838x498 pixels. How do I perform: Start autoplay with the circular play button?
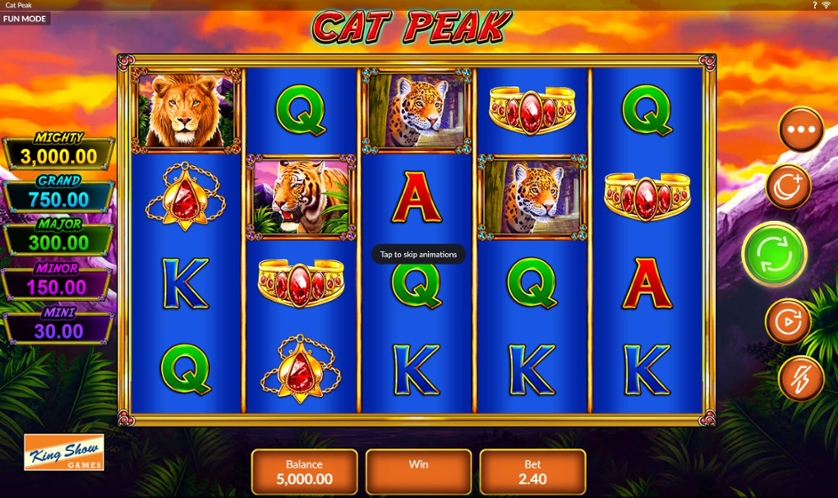pyautogui.click(x=787, y=322)
